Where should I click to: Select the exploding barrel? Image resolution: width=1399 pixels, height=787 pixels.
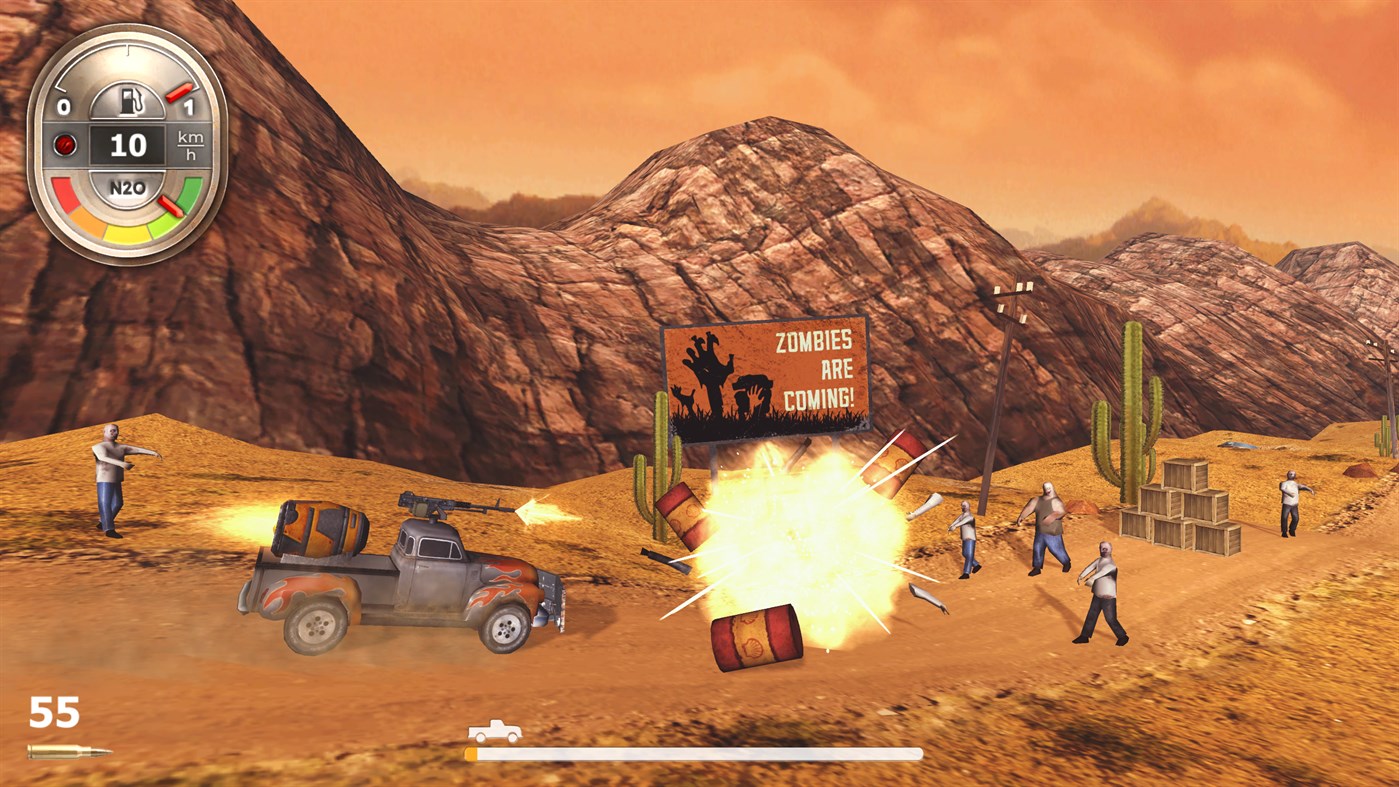point(756,636)
